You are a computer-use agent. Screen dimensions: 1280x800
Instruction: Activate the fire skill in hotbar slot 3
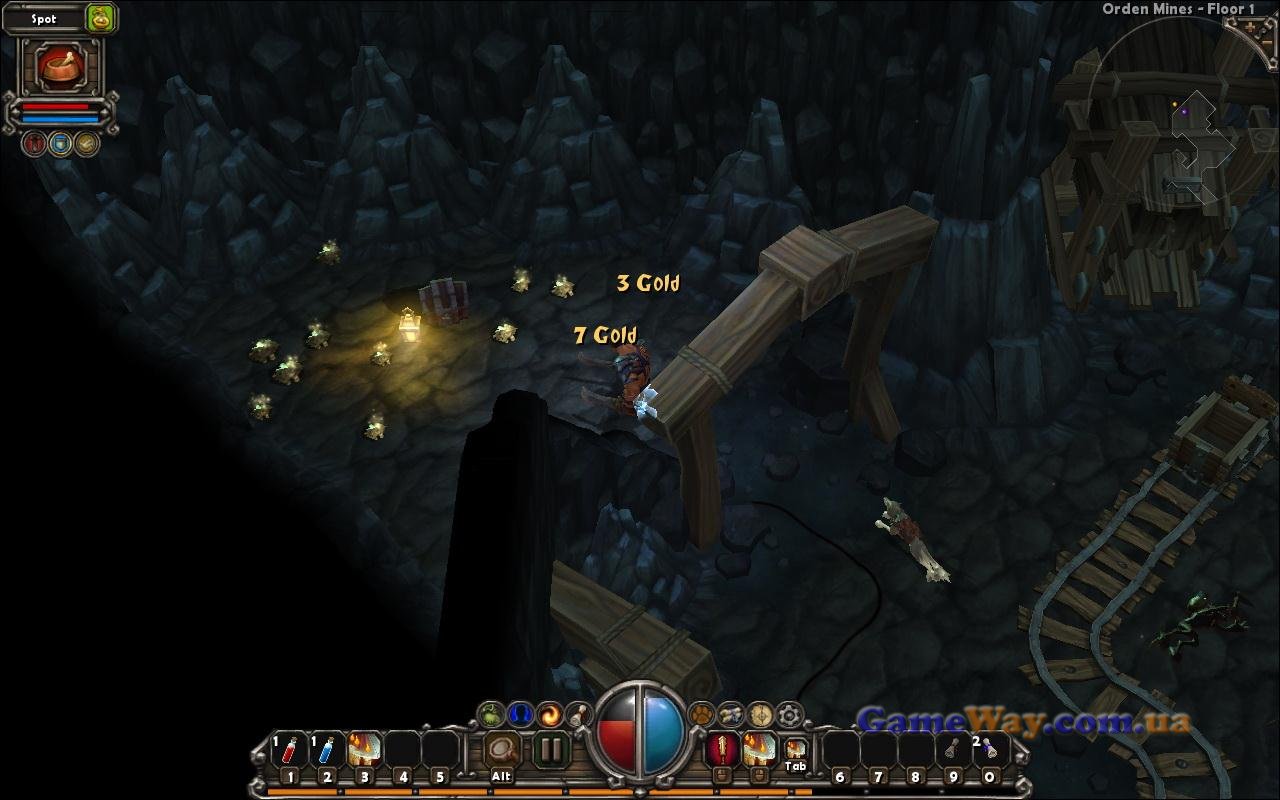tap(365, 750)
